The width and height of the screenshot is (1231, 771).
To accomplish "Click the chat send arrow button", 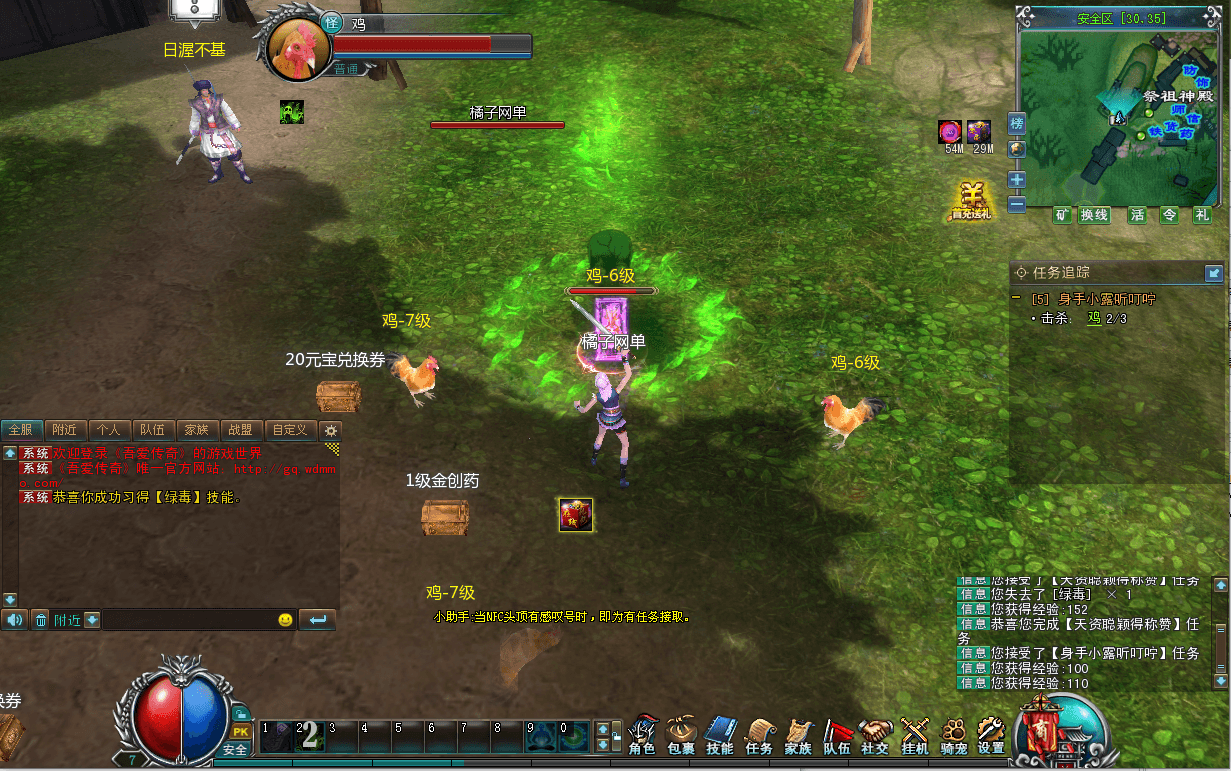I will 318,620.
